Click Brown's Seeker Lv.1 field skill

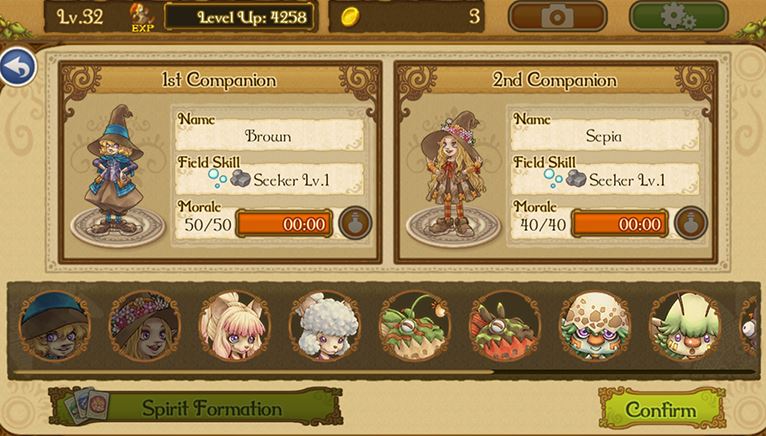click(x=270, y=180)
